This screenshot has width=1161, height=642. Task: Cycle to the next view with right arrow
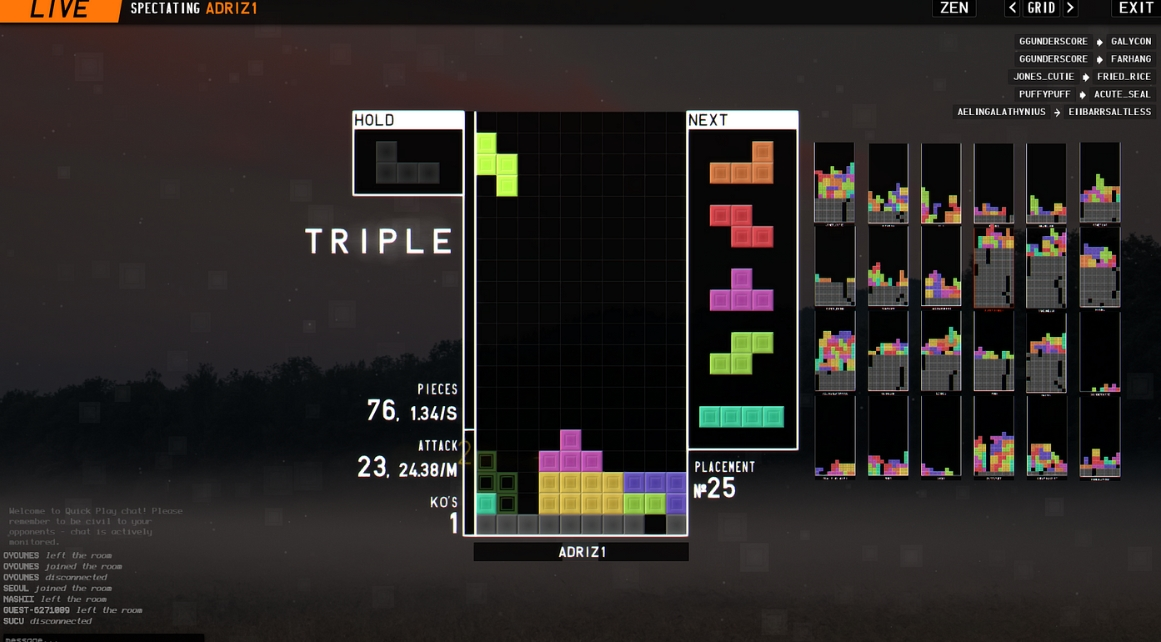[x=1070, y=8]
